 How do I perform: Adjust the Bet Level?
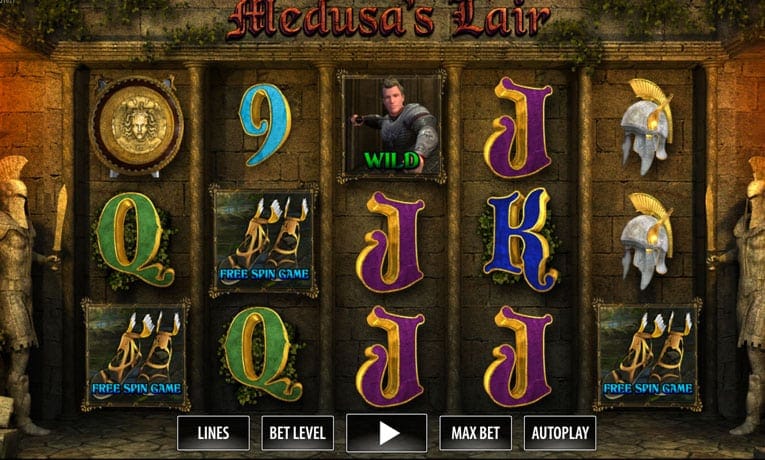[x=297, y=433]
